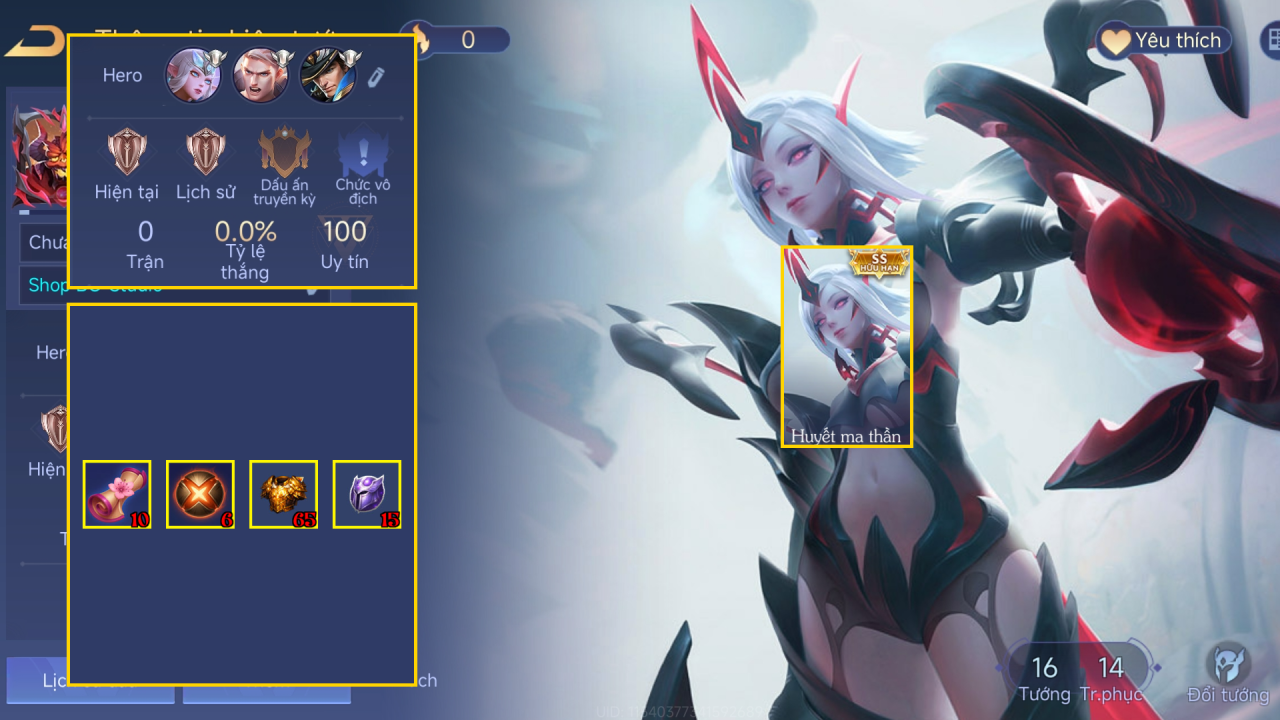Select the blond male hero portrait
The width and height of the screenshot is (1280, 720).
260,76
